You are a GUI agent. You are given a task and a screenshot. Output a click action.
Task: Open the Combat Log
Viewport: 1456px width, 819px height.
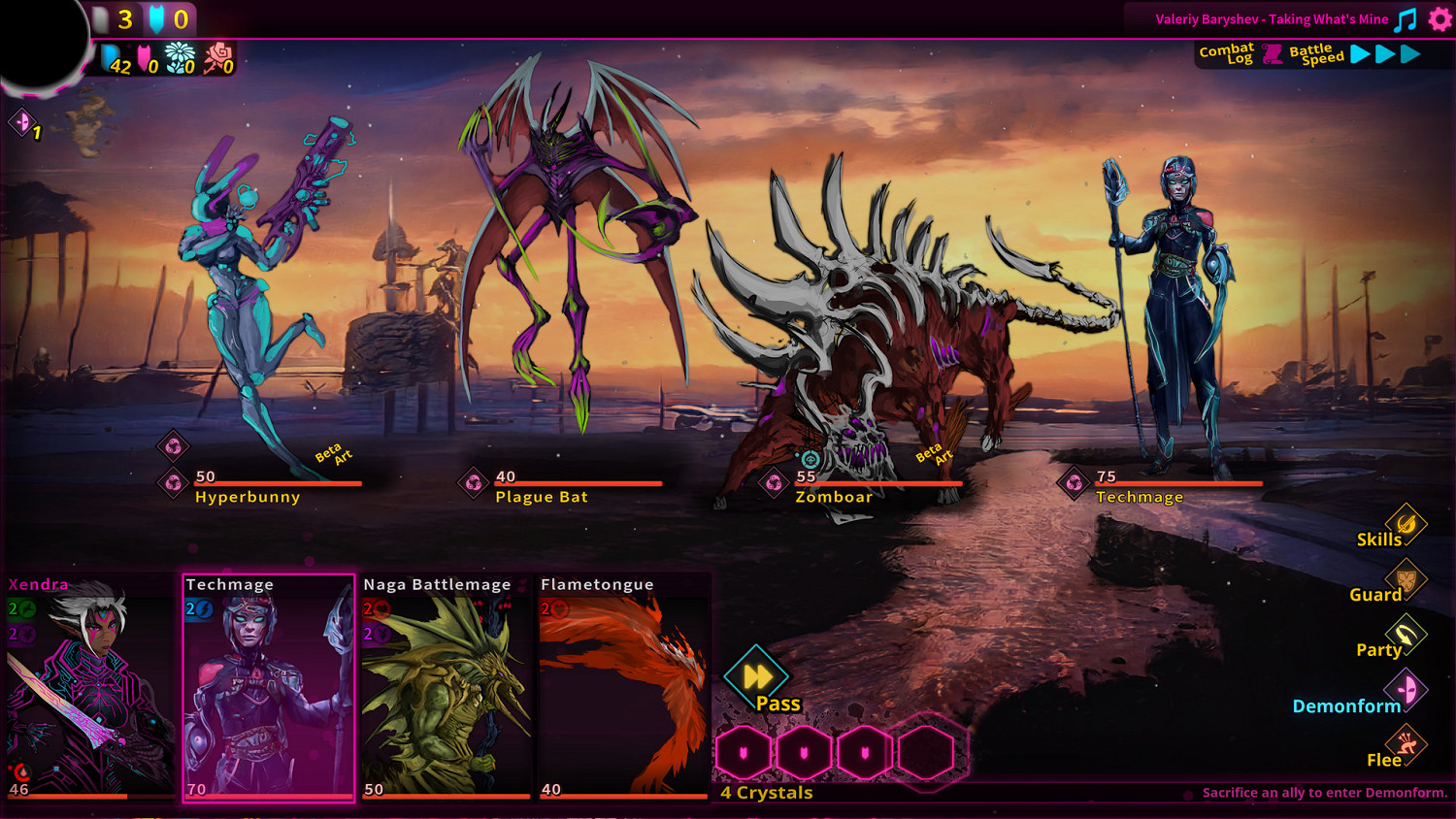[x=1227, y=54]
